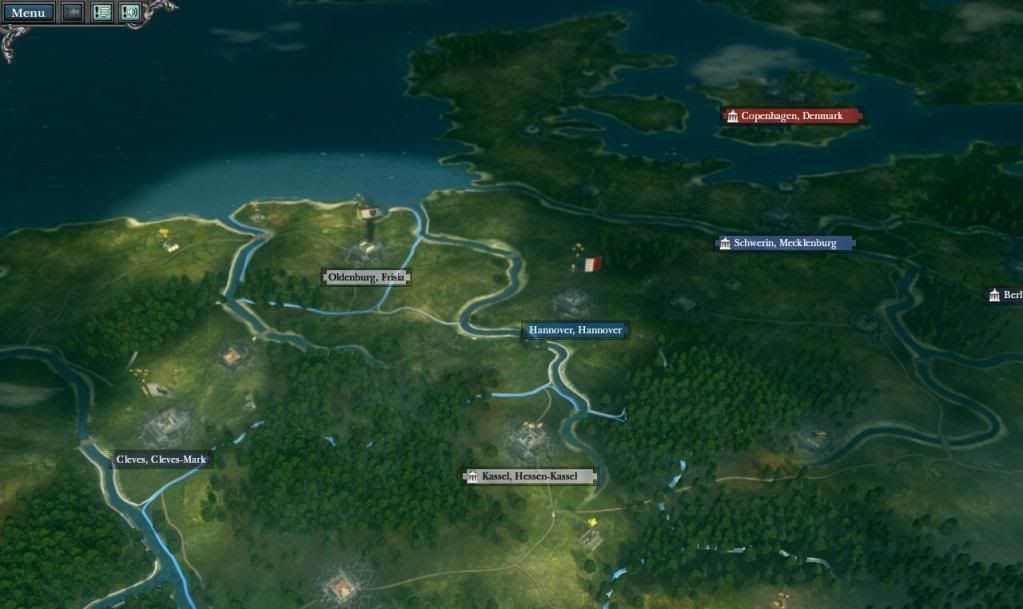Select the Copenhagen, Denmark city label
This screenshot has height=609, width=1023.
pyautogui.click(x=791, y=116)
